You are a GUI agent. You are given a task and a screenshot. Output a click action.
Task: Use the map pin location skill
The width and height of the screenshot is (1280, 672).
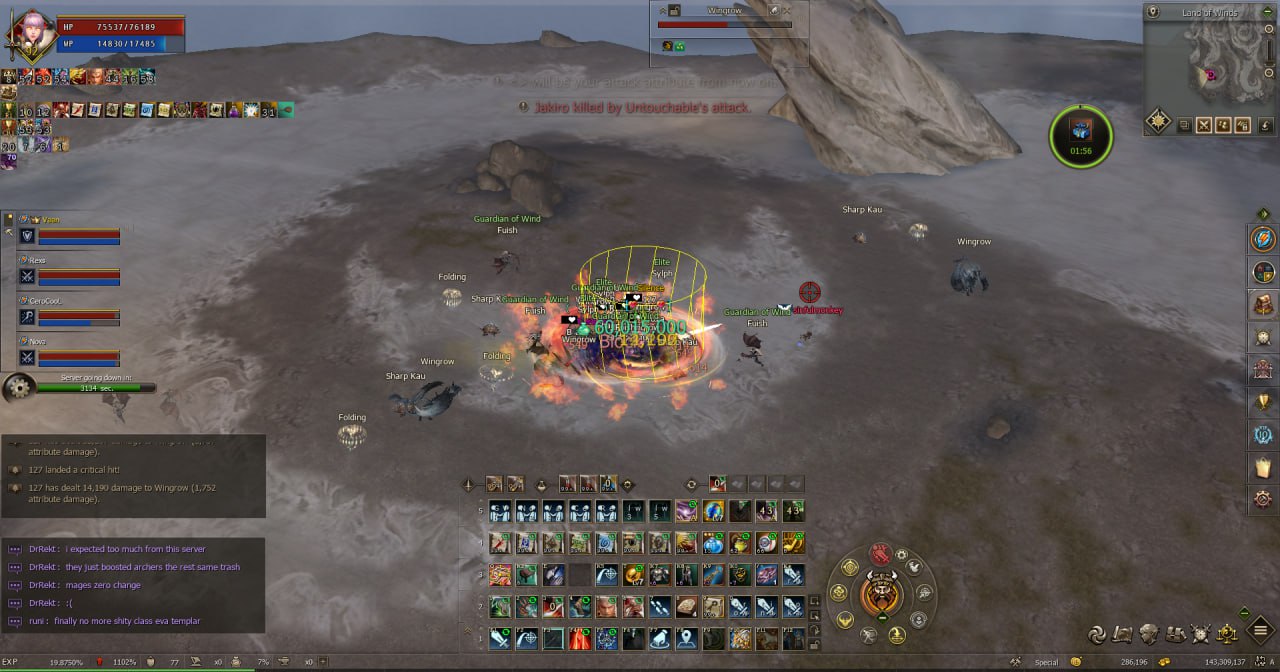(686, 638)
